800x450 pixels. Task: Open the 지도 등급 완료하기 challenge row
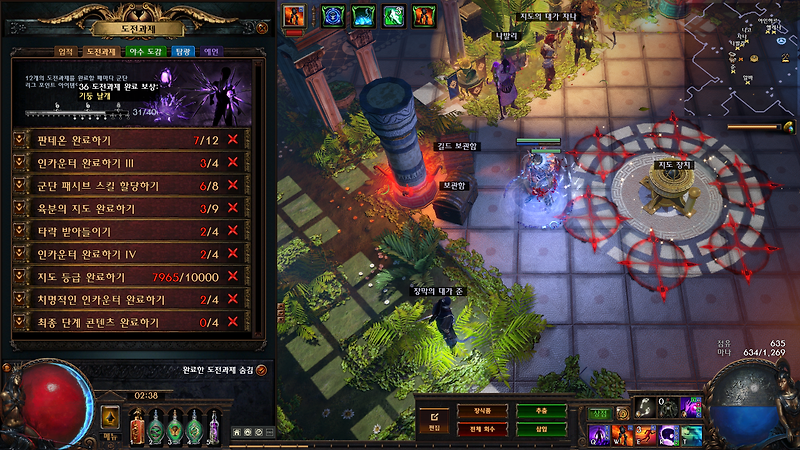tap(130, 276)
